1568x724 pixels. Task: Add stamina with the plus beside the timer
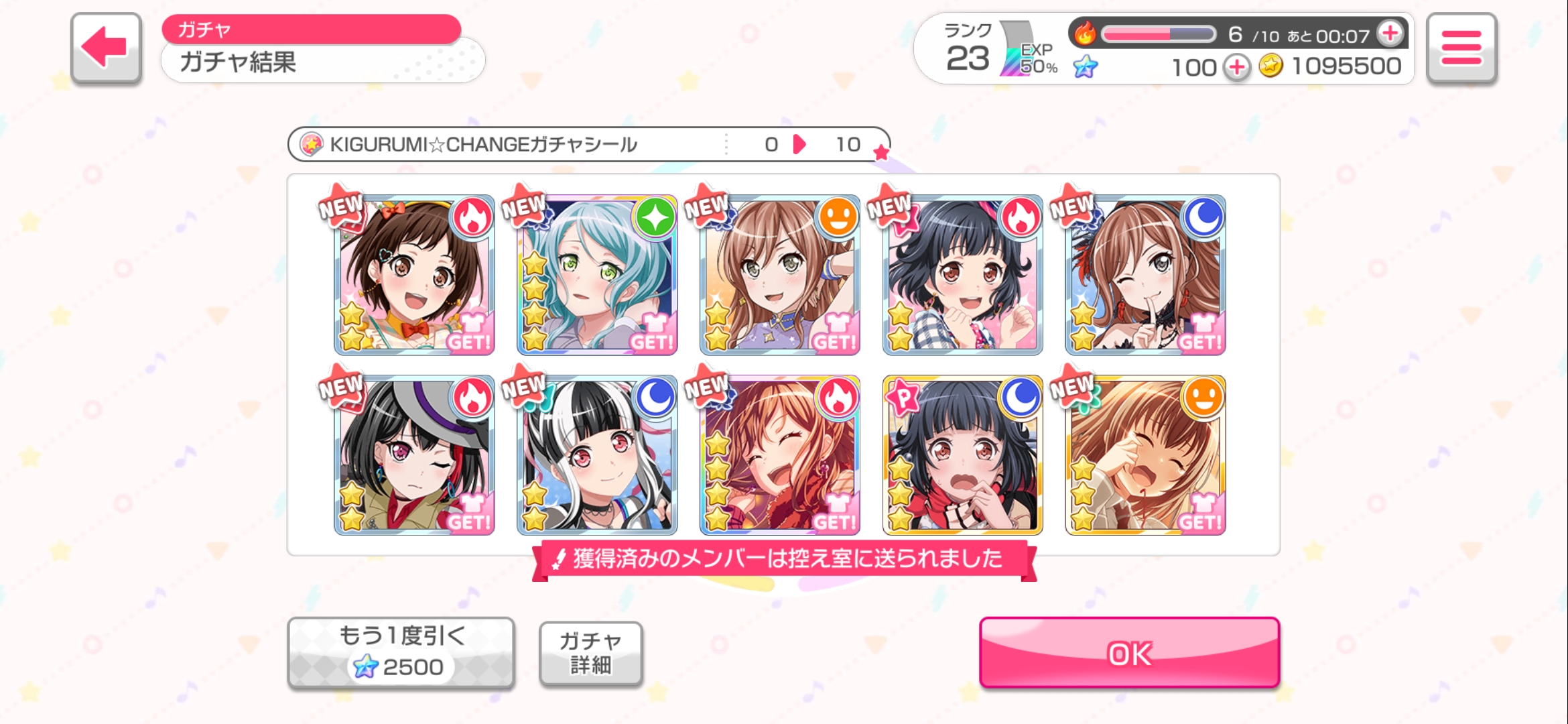1390,33
